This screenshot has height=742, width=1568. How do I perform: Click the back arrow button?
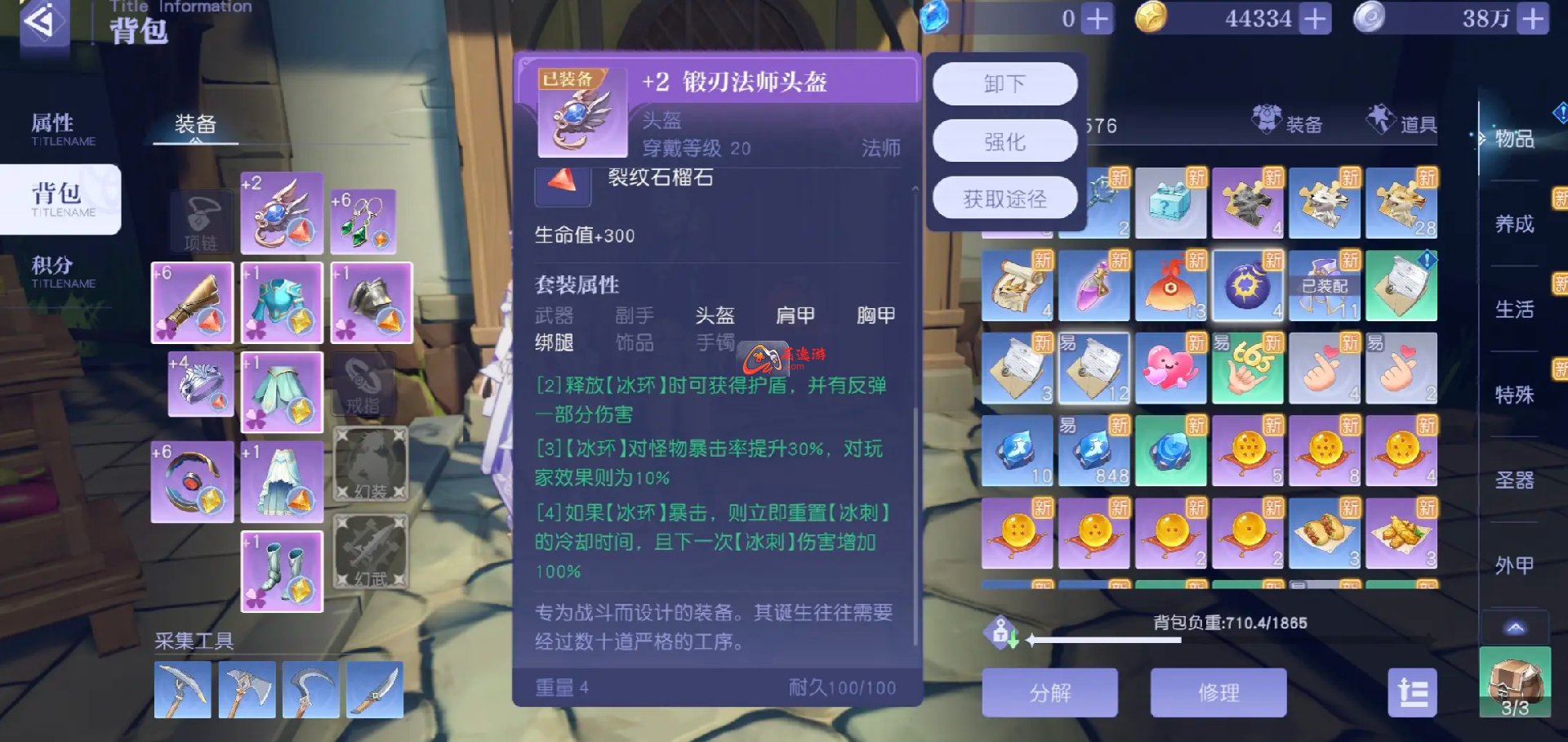(42, 23)
